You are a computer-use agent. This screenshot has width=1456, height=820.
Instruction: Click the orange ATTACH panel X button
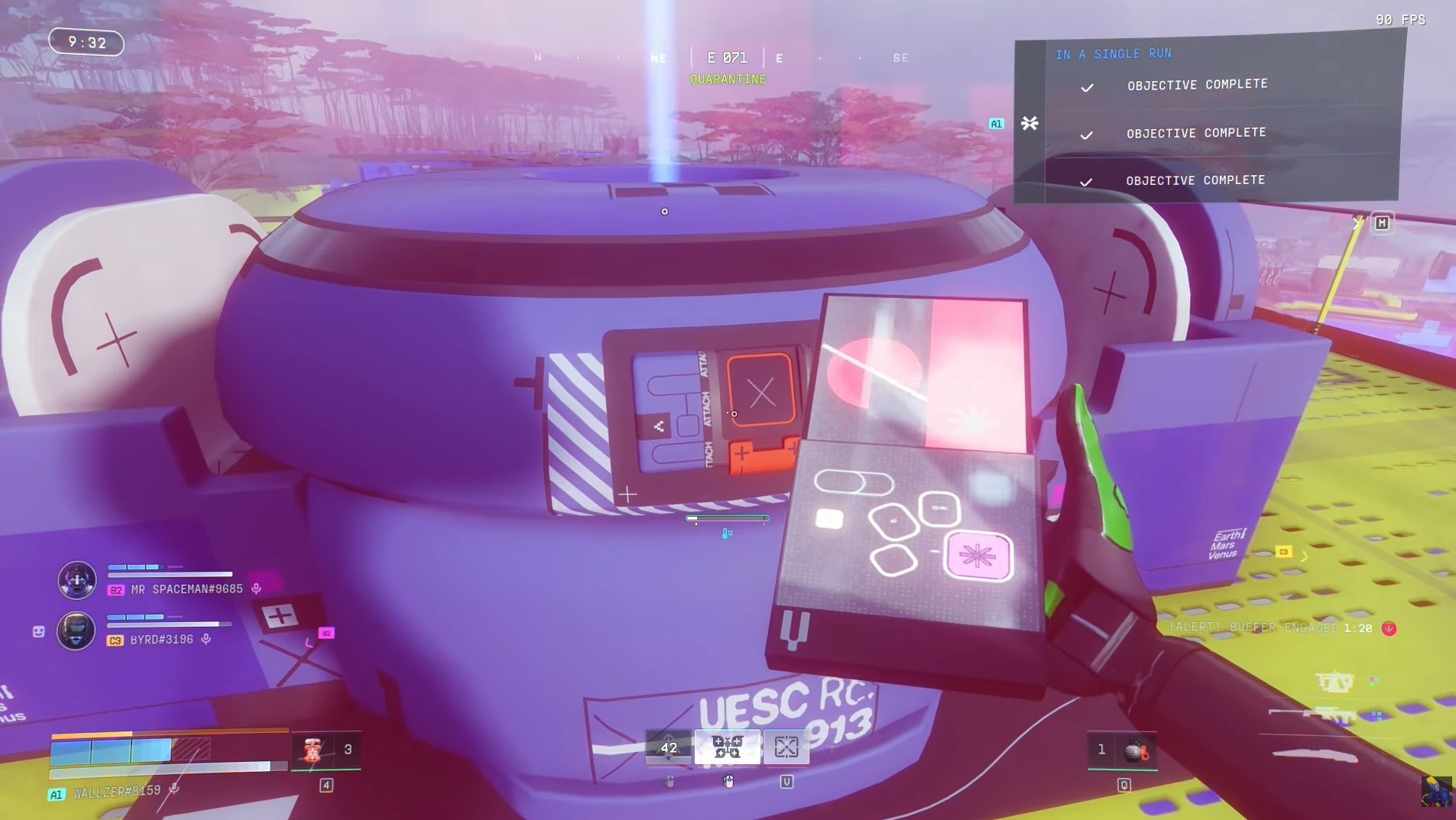pyautogui.click(x=761, y=392)
